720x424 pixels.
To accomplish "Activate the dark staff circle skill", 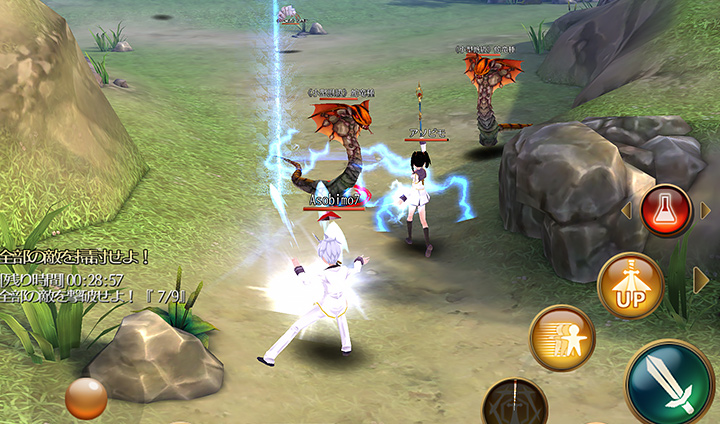I will (x=514, y=404).
